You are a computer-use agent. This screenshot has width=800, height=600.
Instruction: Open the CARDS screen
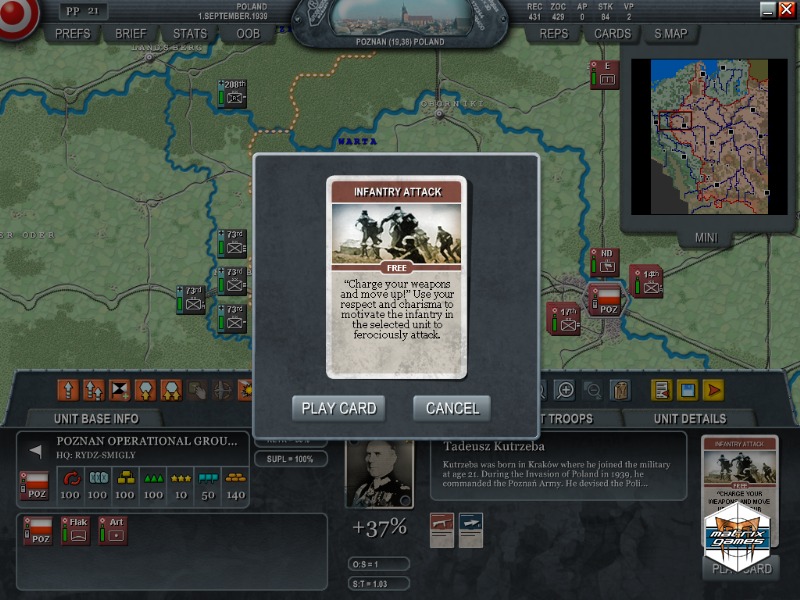pos(612,33)
